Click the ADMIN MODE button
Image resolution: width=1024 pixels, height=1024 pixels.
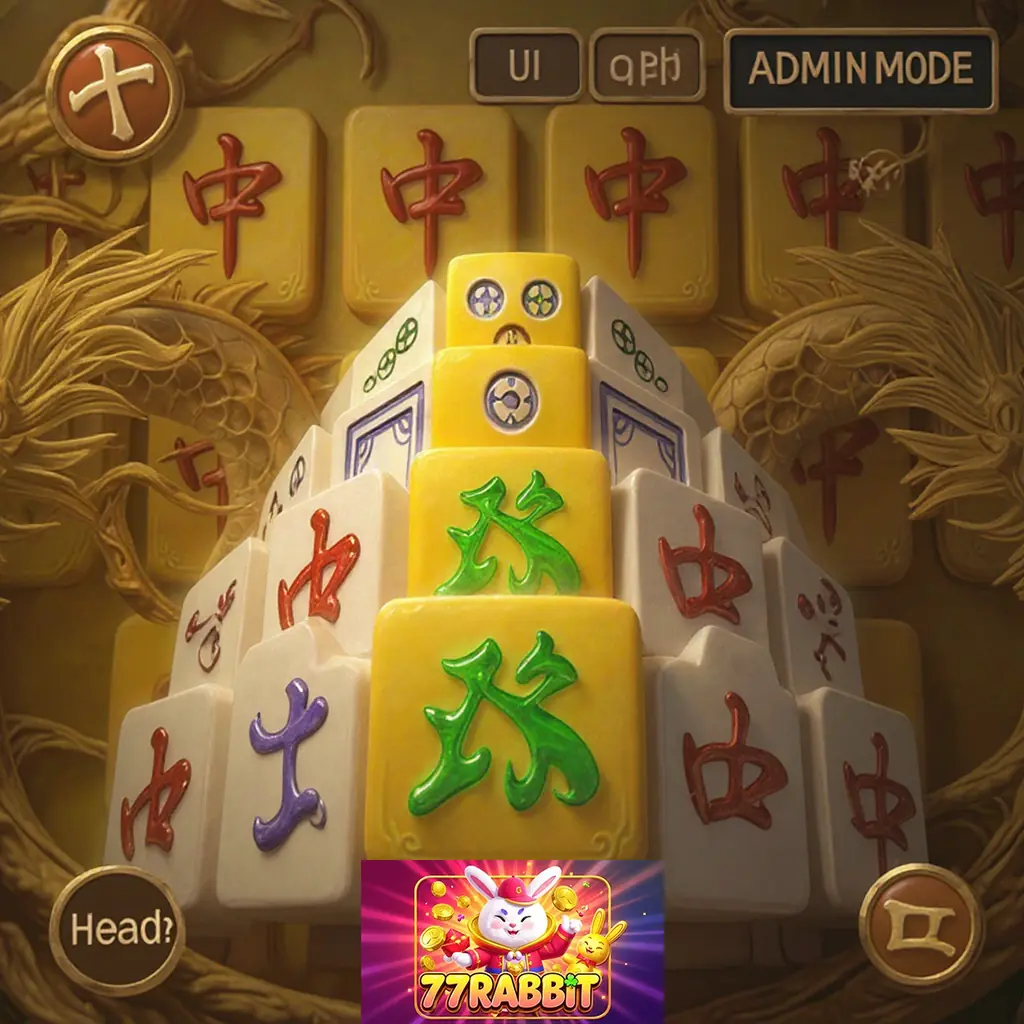[860, 69]
